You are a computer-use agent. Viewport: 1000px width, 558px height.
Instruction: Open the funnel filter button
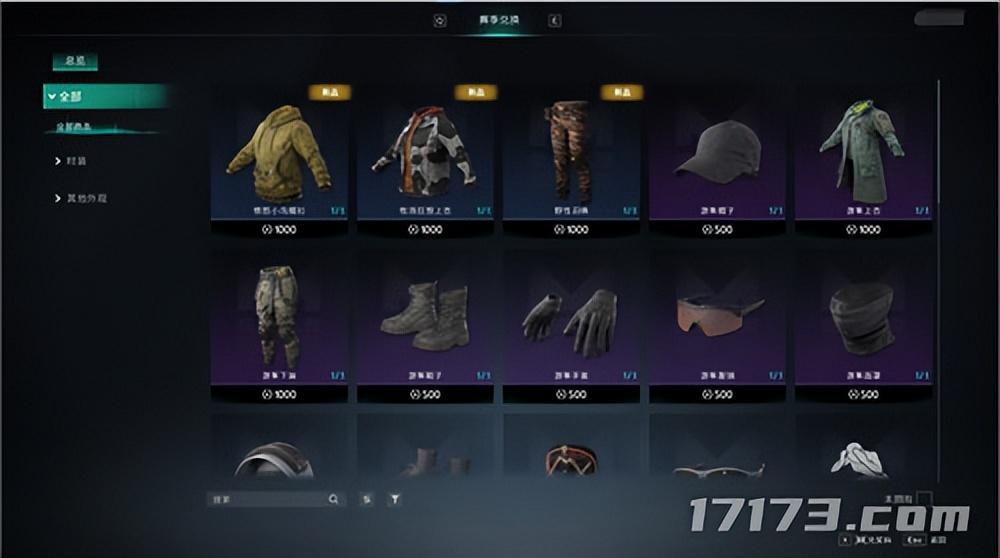(x=395, y=498)
